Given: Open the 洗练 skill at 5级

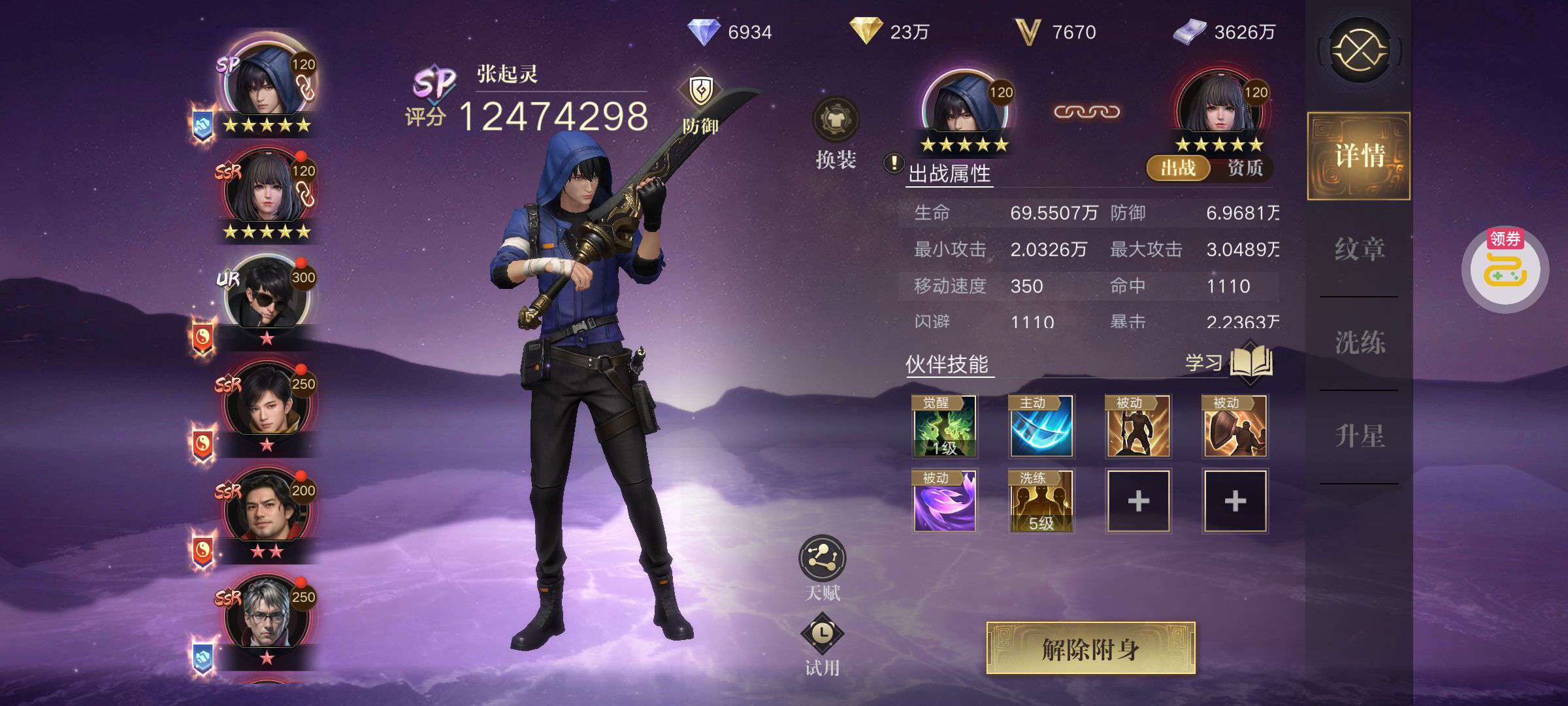Looking at the screenshot, I should 1041,501.
